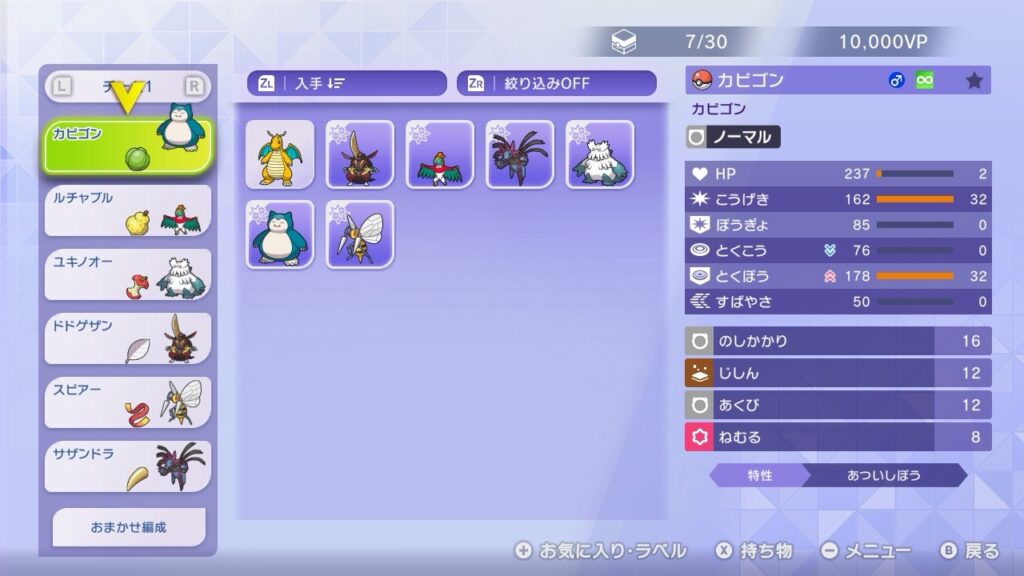Screen dimensions: 1024x576
Task: Choose the Snorlax box tile
Action: pyautogui.click(x=280, y=234)
